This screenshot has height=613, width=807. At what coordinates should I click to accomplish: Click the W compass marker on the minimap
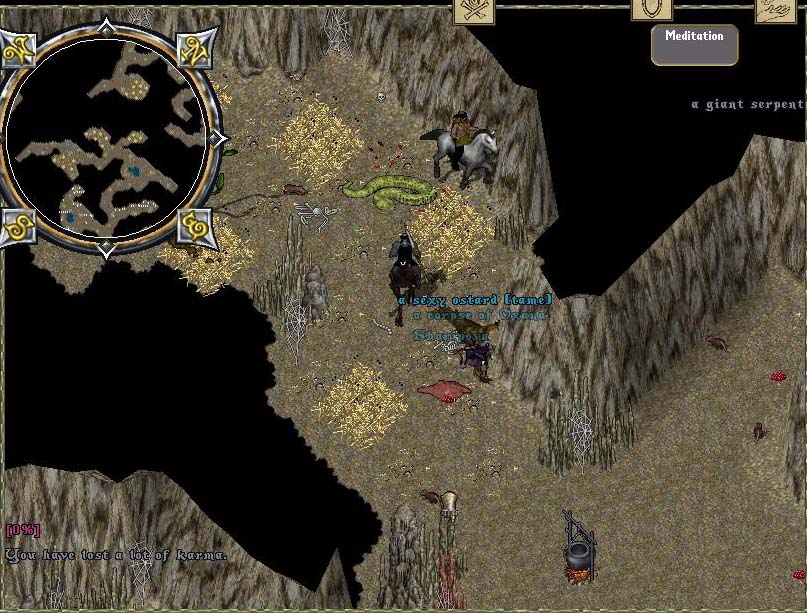(x=19, y=47)
